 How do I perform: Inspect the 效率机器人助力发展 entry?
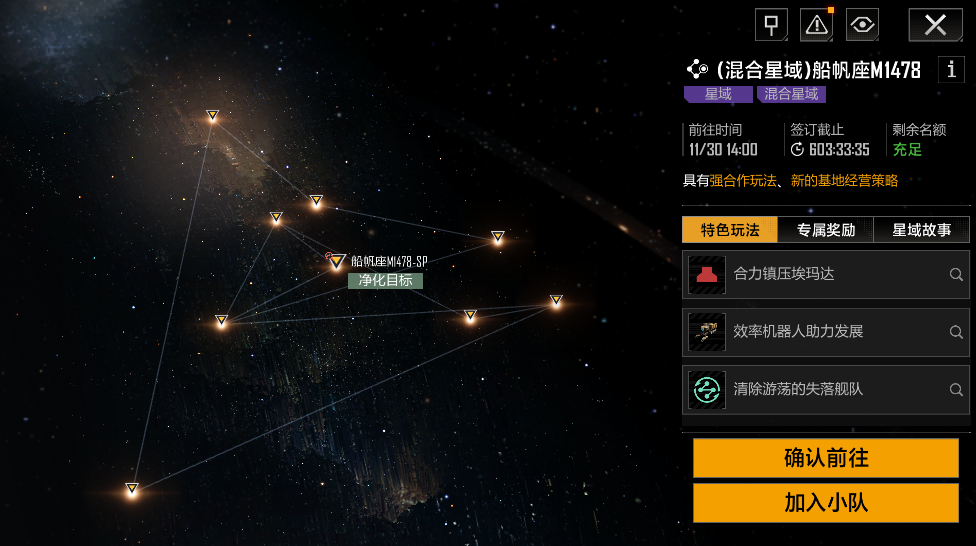(x=826, y=332)
